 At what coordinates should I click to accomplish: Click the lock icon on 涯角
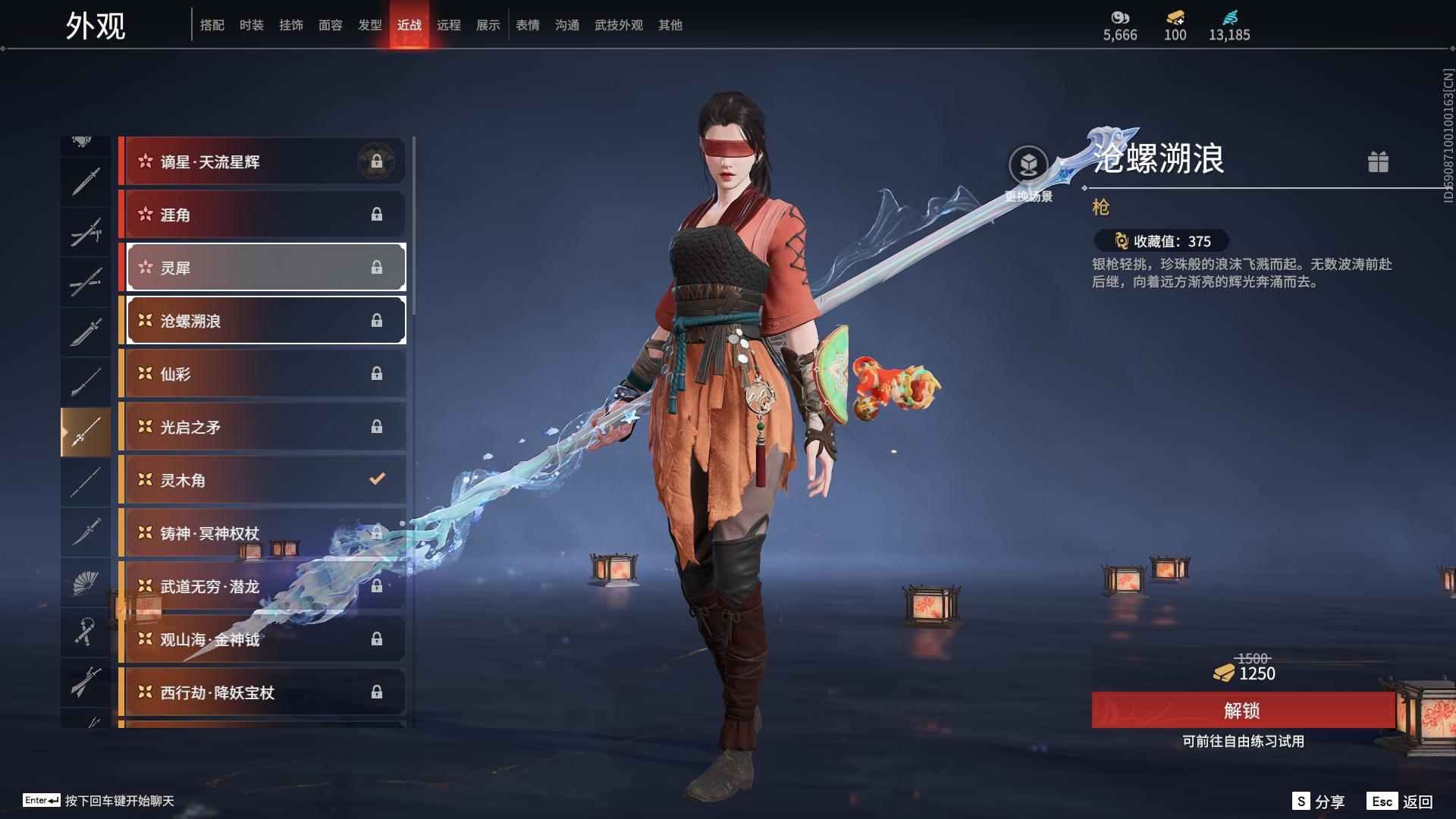point(377,215)
